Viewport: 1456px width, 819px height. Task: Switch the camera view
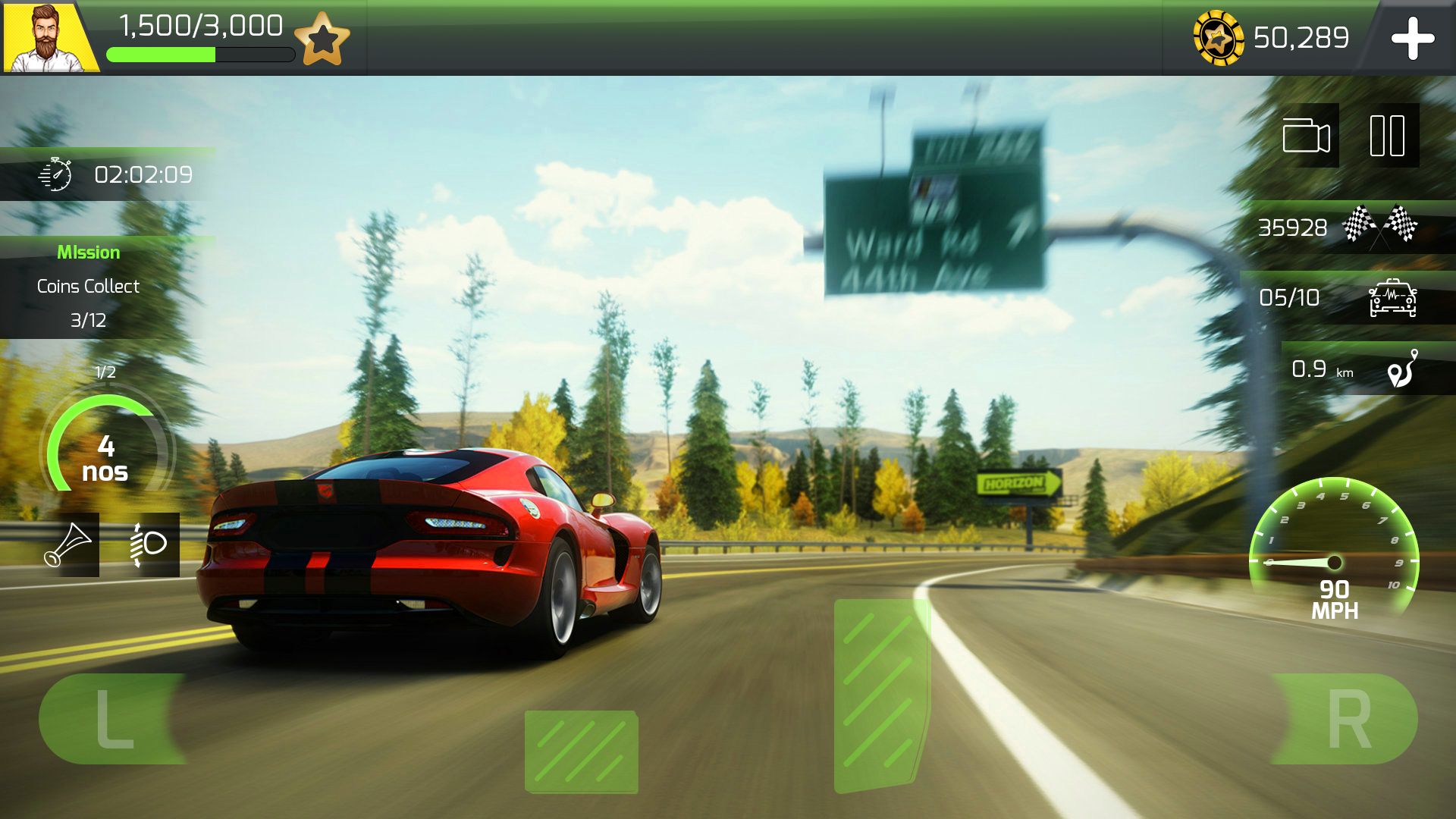[x=1306, y=136]
